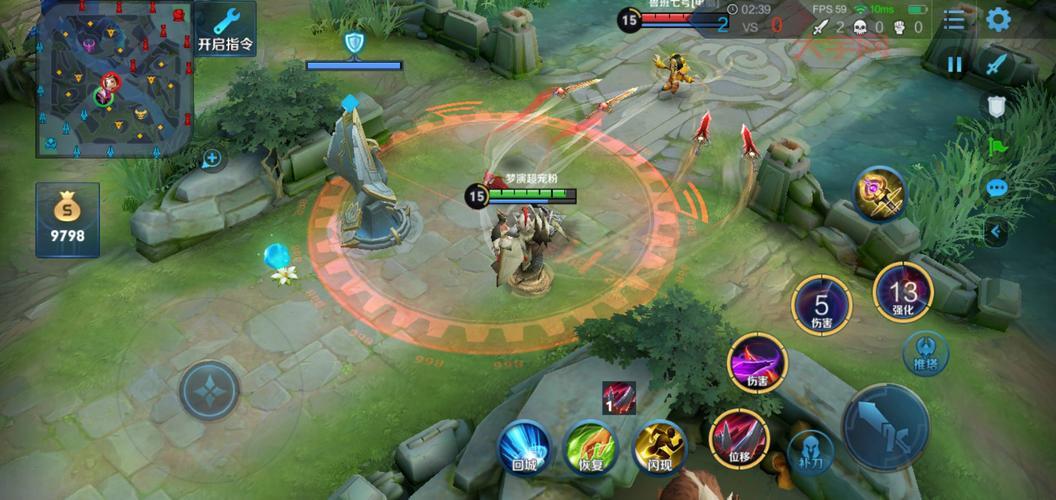The height and width of the screenshot is (500, 1056).
Task: Open the 开启指令 command panel
Action: (225, 29)
